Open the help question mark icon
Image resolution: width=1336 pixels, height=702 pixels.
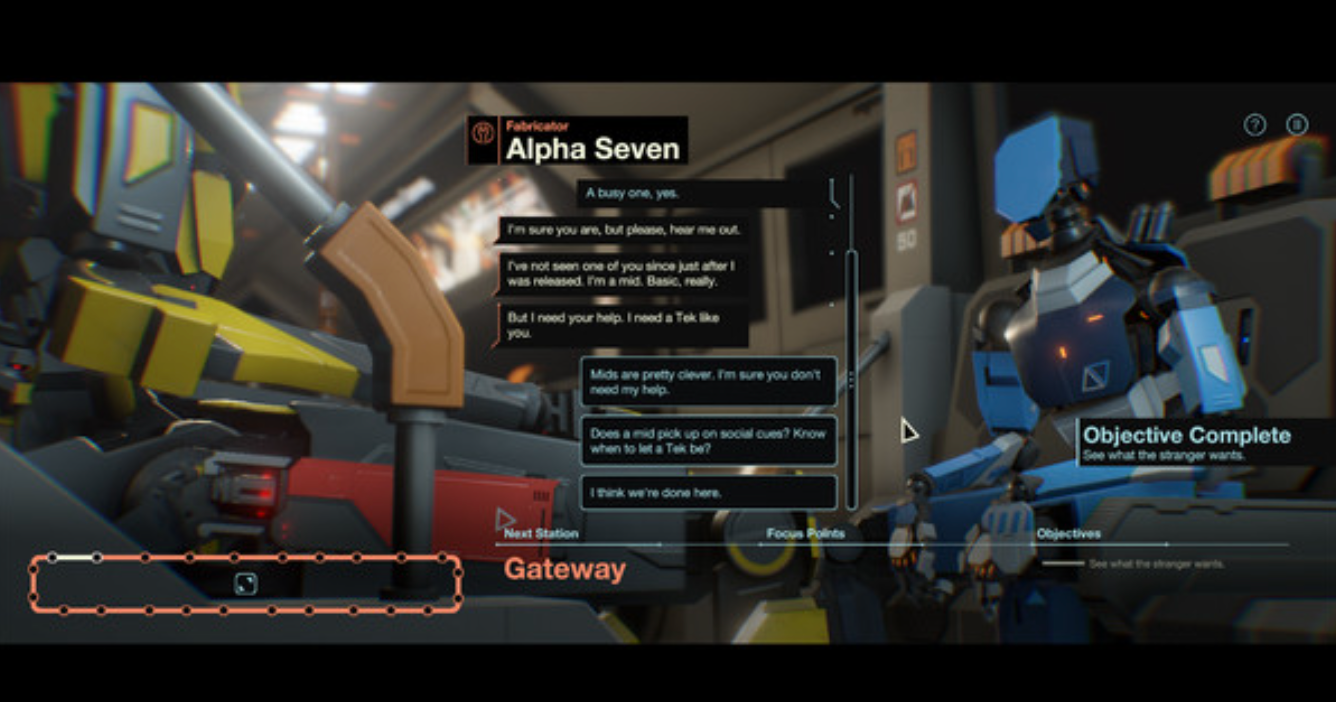[1254, 125]
